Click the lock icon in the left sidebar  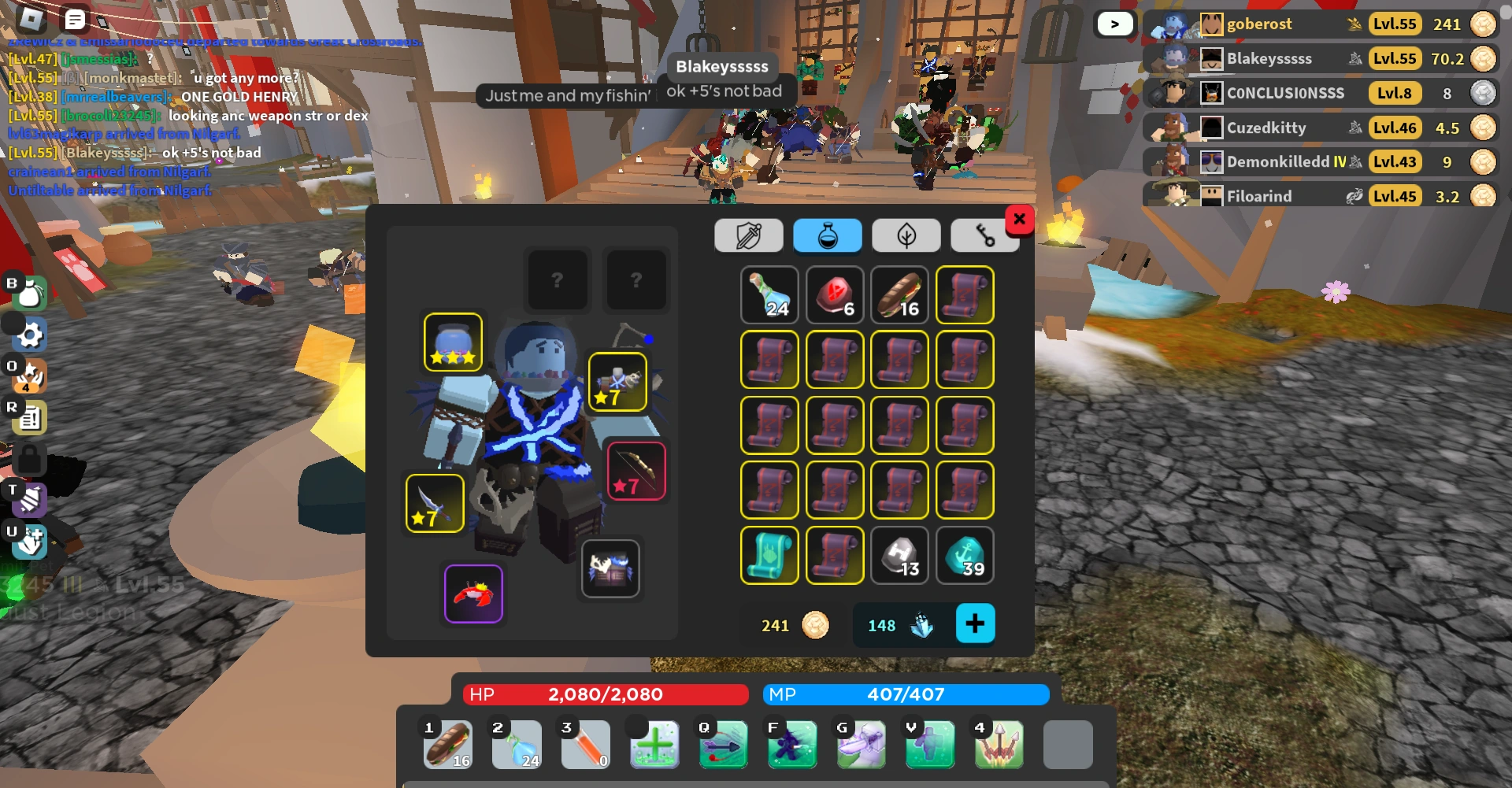[x=29, y=459]
